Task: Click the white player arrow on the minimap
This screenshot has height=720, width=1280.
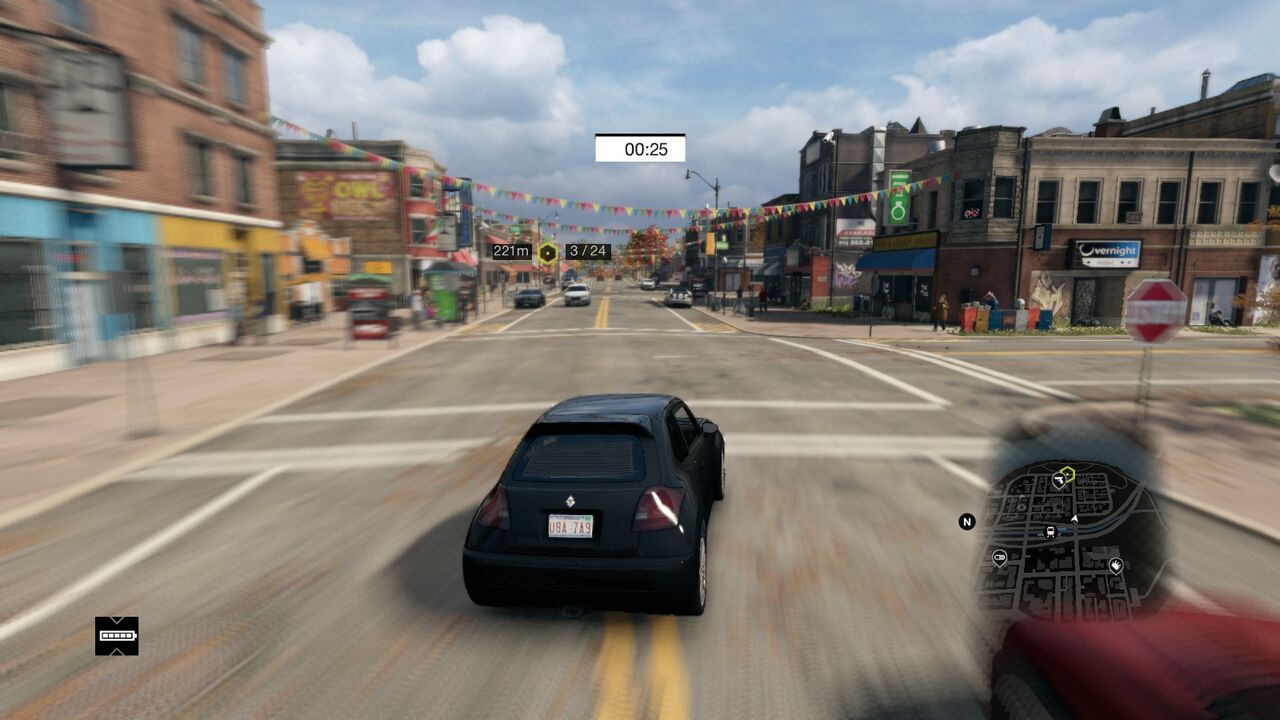Action: (x=1074, y=519)
